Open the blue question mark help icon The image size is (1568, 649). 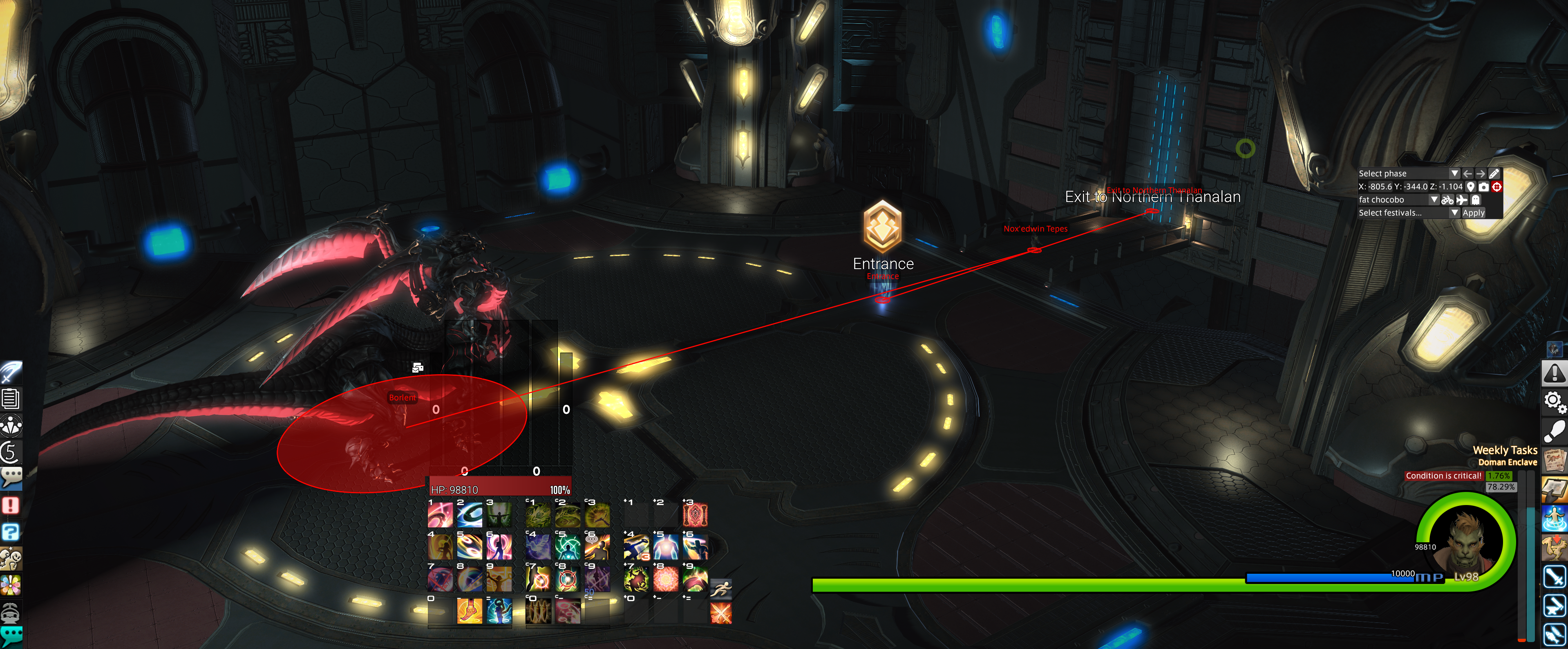11,532
